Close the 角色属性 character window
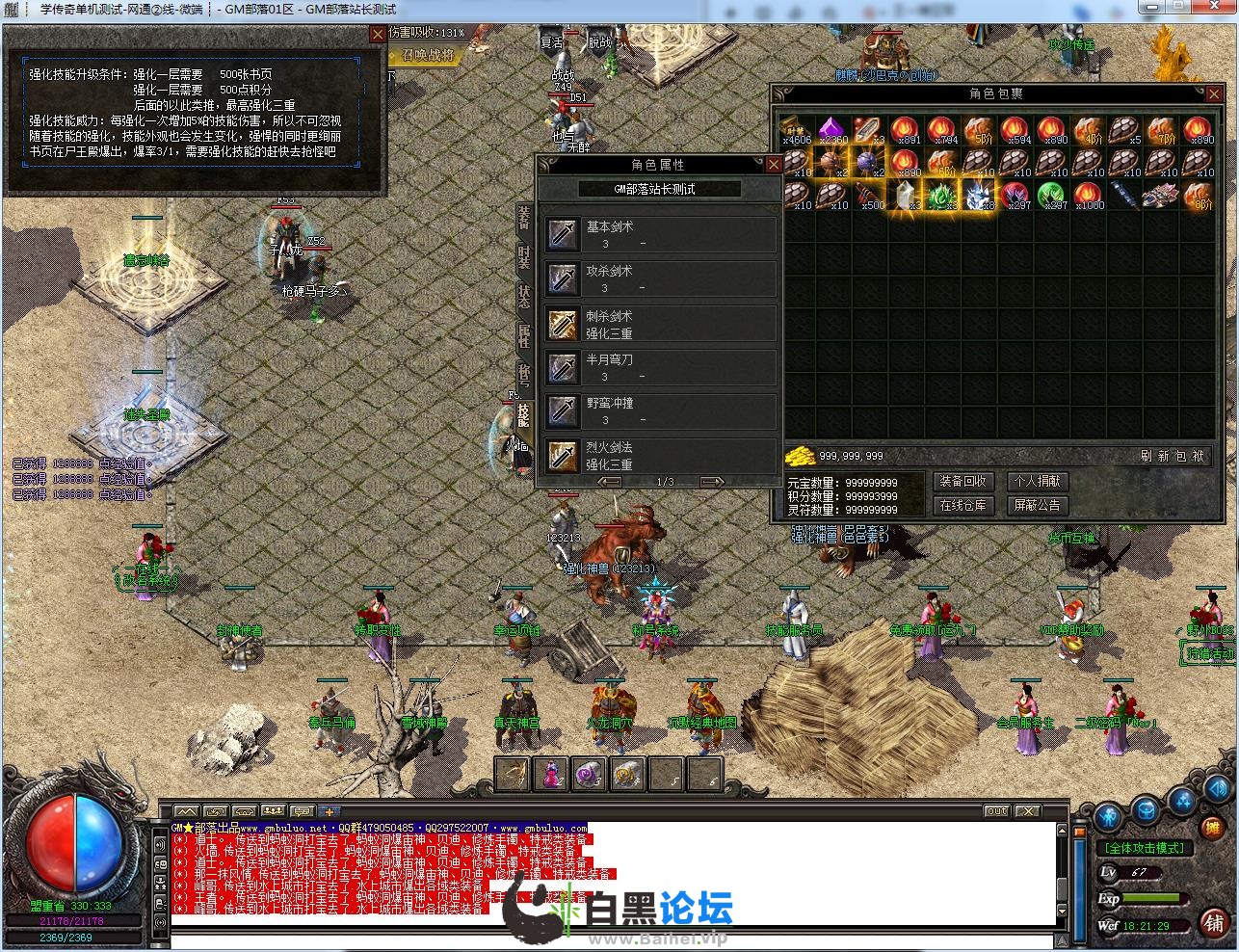Screen dimensions: 1239x952 (773, 165)
